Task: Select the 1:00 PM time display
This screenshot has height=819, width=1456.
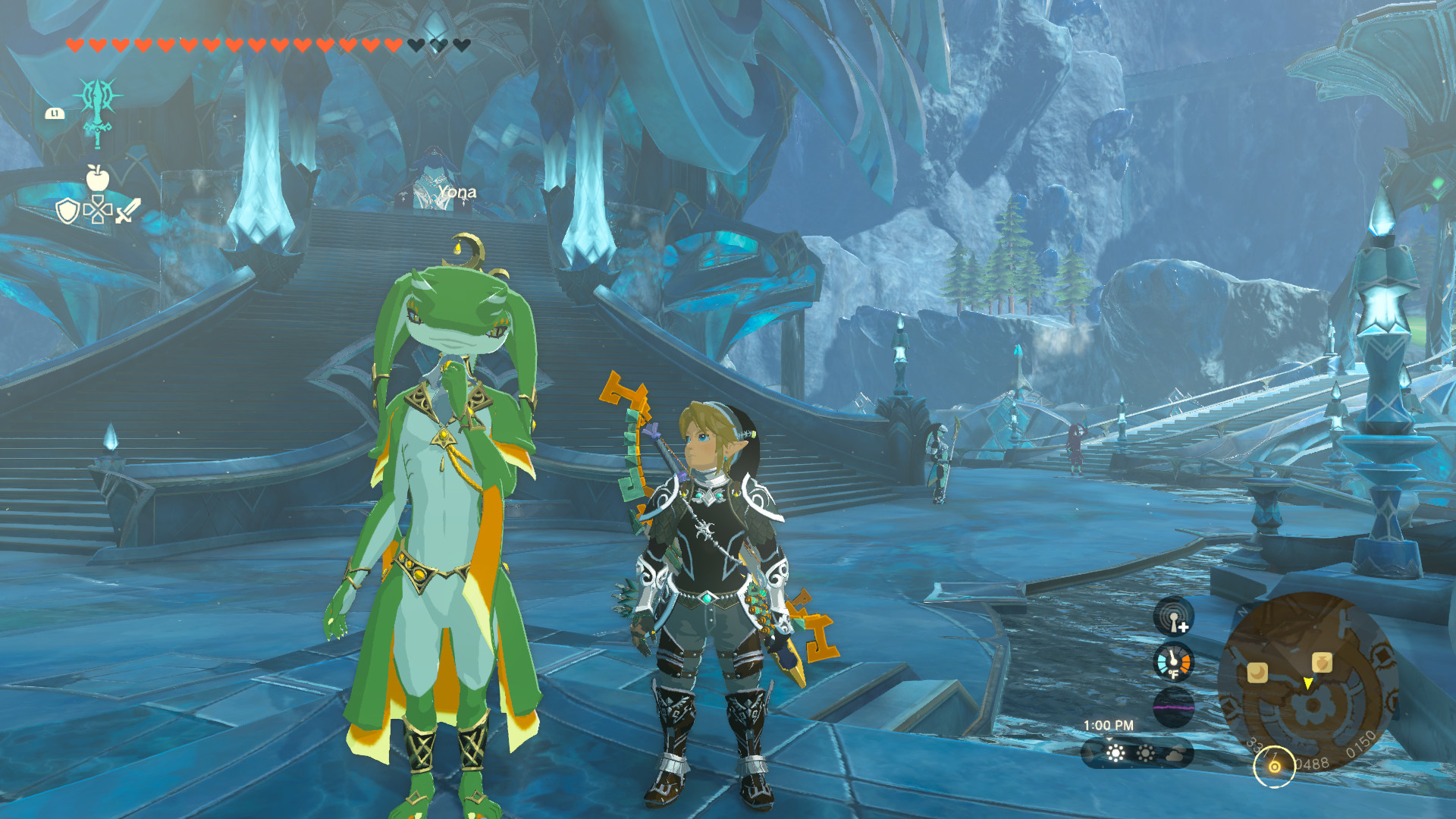Action: point(1109,724)
